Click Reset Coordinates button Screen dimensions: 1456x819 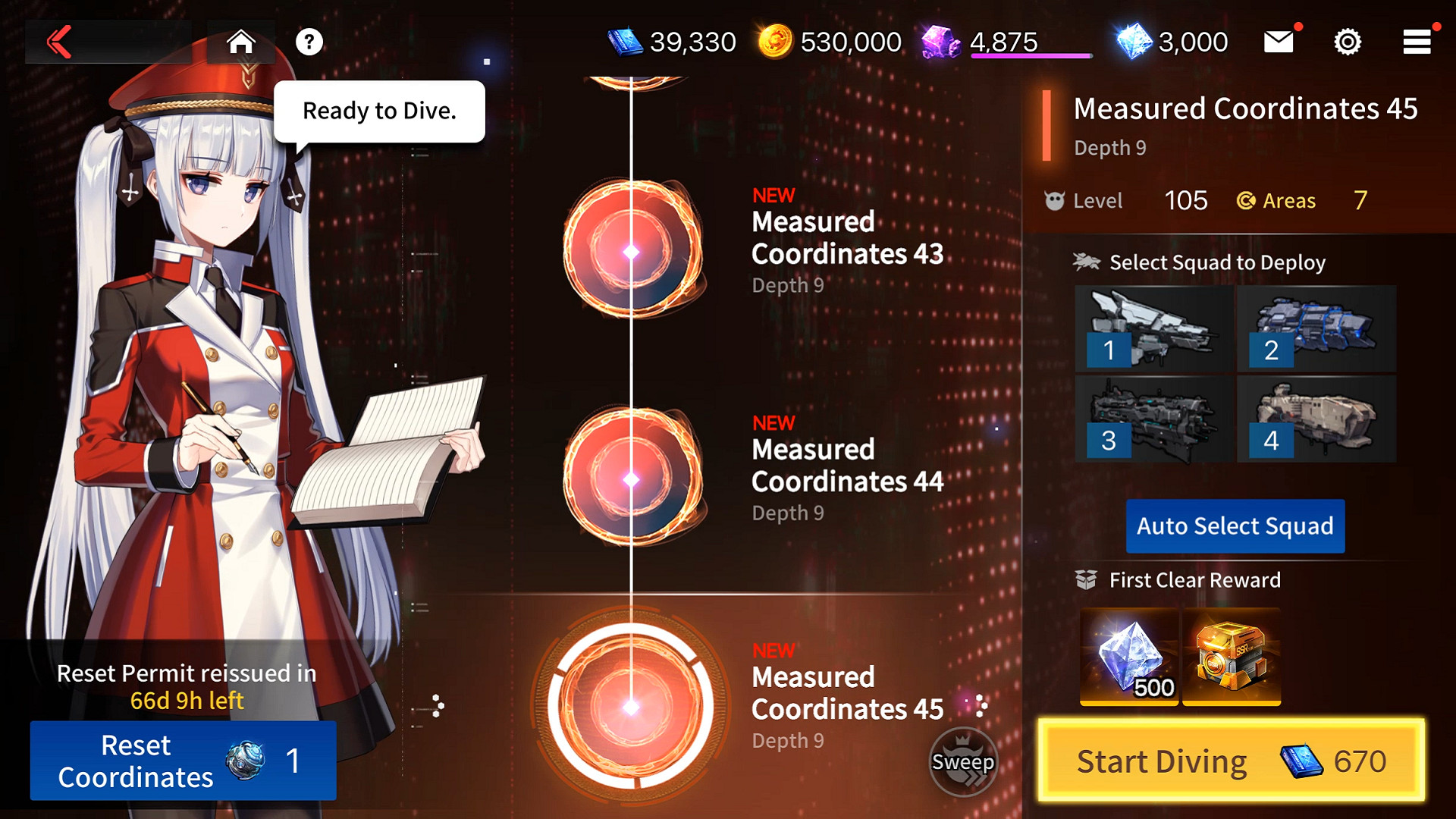tap(182, 761)
